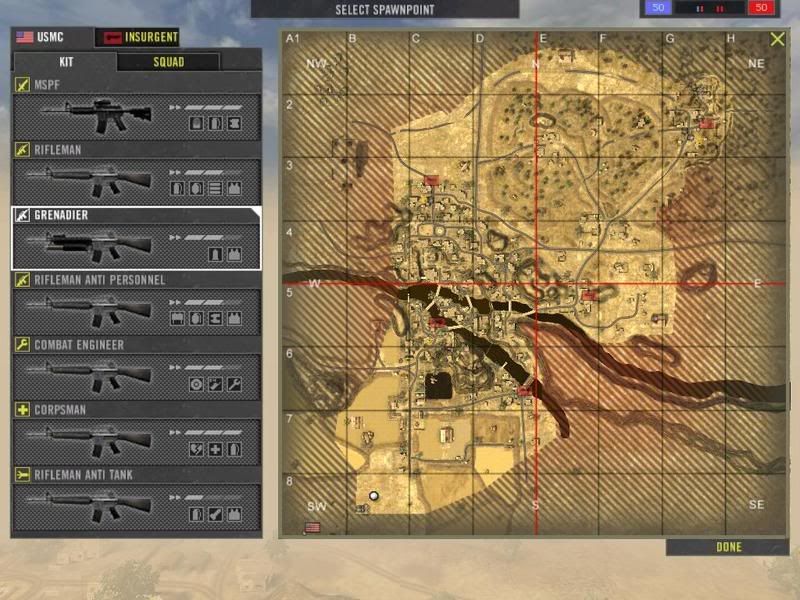Open the Kit tab

pos(64,62)
